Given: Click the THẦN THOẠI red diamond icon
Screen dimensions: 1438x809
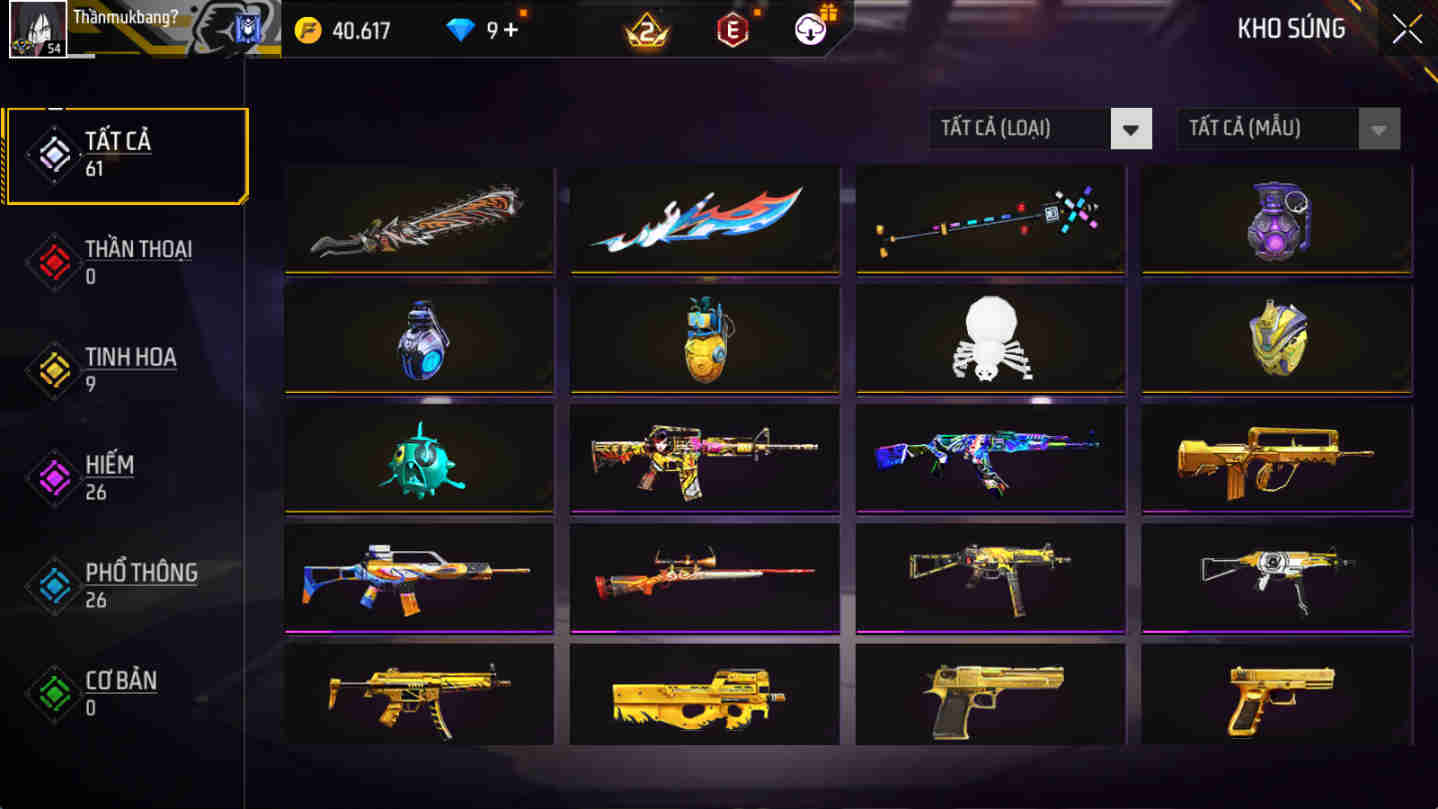Looking at the screenshot, I should point(53,262).
